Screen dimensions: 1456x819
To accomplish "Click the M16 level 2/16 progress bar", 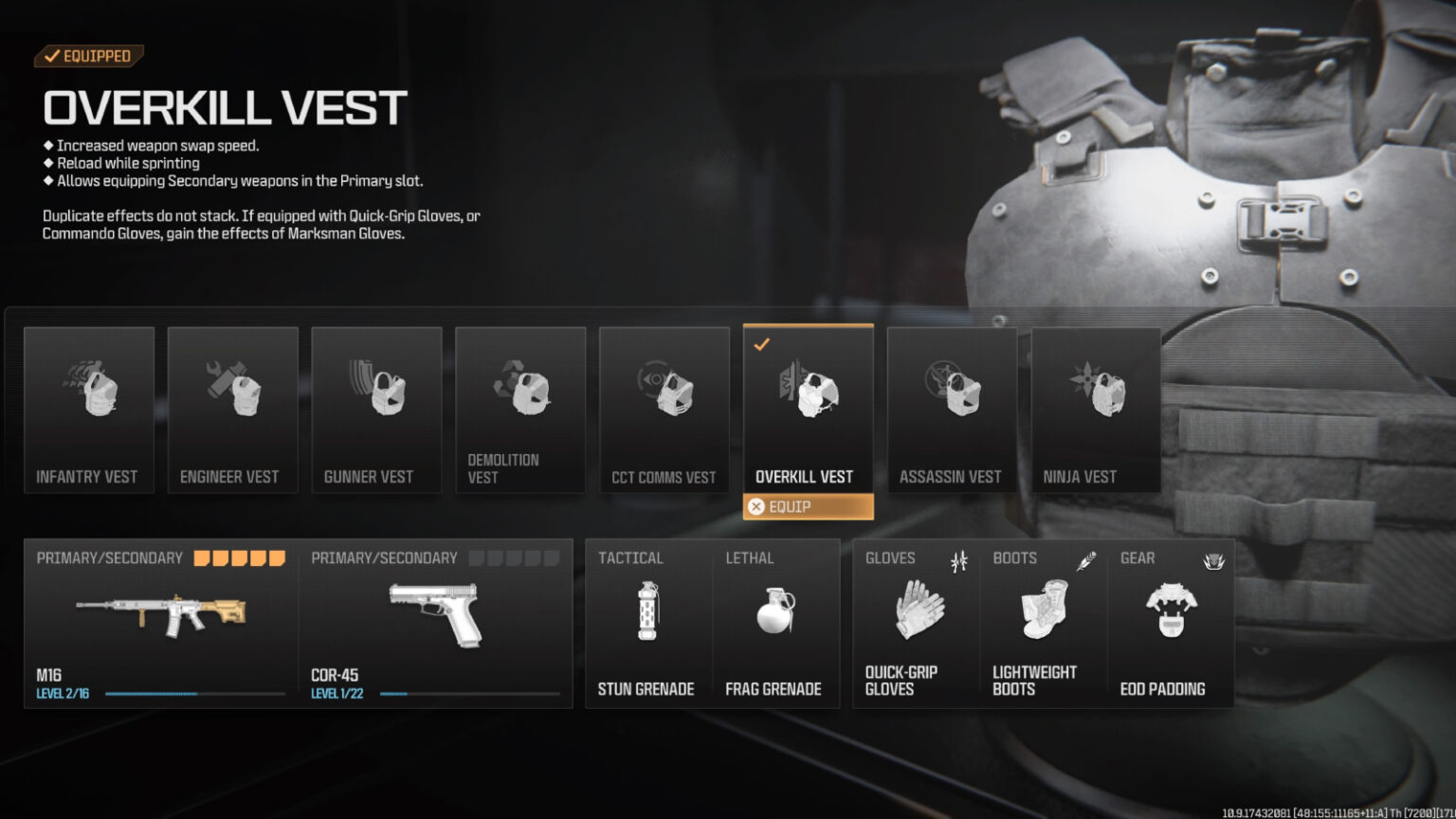I will point(194,693).
